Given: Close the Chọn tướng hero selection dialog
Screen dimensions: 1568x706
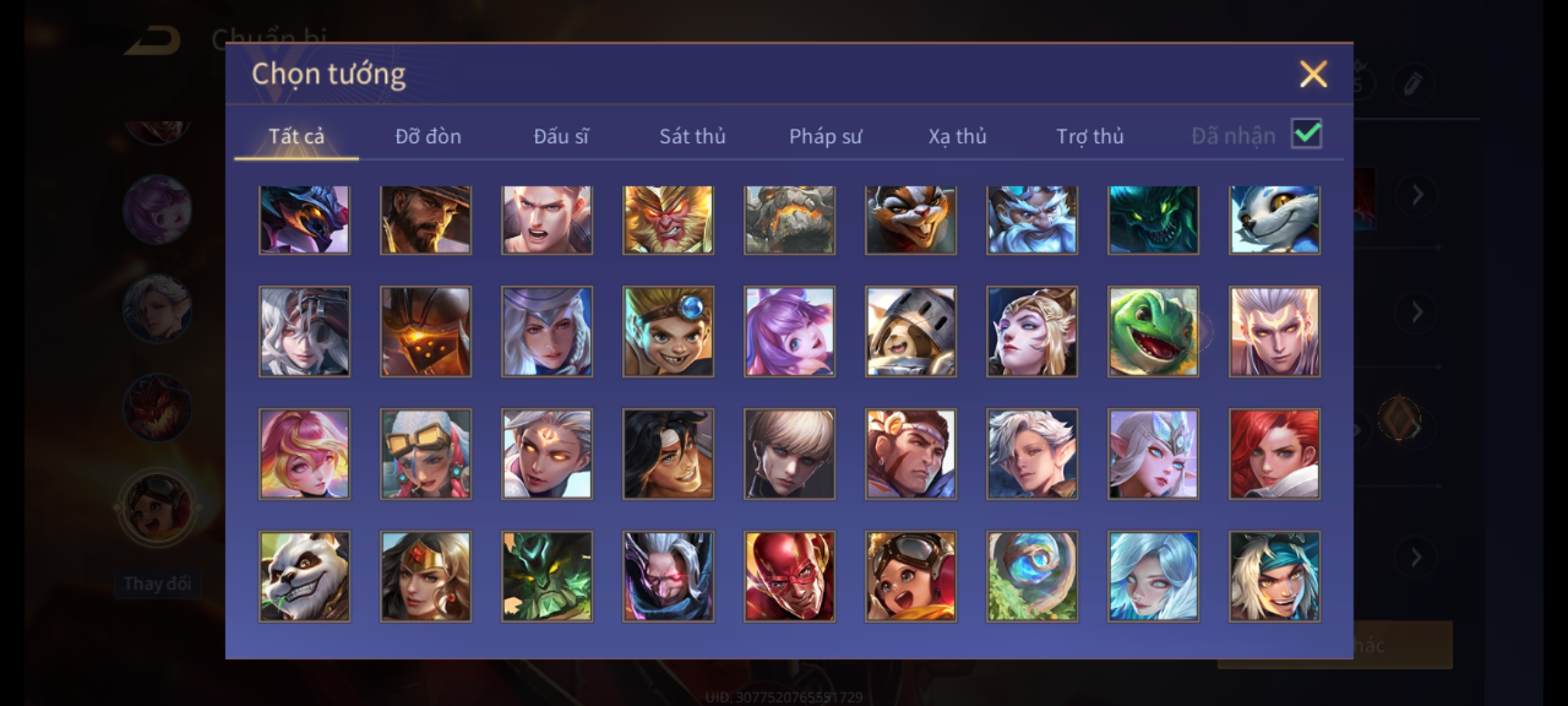Looking at the screenshot, I should (x=1313, y=74).
